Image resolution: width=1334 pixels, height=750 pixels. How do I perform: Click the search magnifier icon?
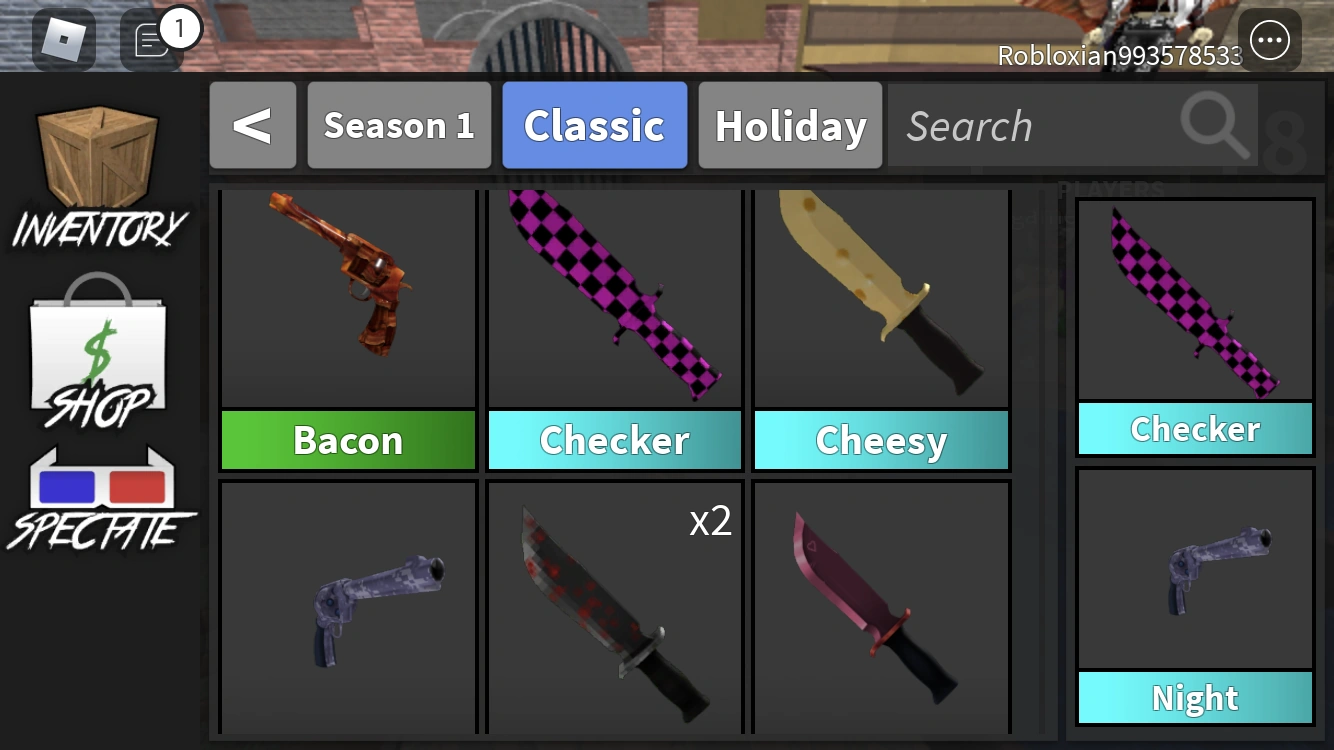click(1213, 125)
